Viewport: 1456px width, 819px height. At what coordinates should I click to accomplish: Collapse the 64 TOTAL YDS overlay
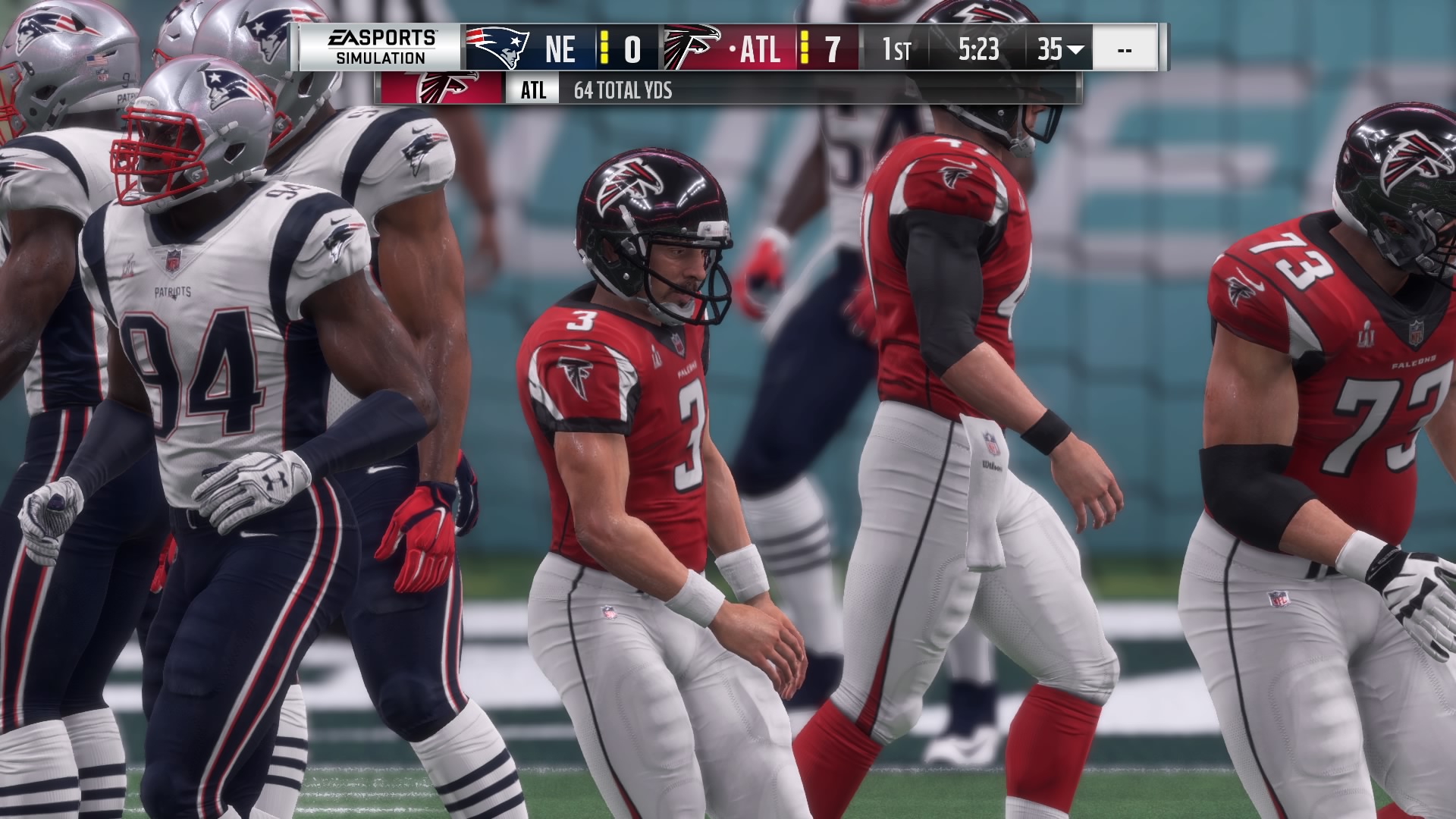pos(622,91)
